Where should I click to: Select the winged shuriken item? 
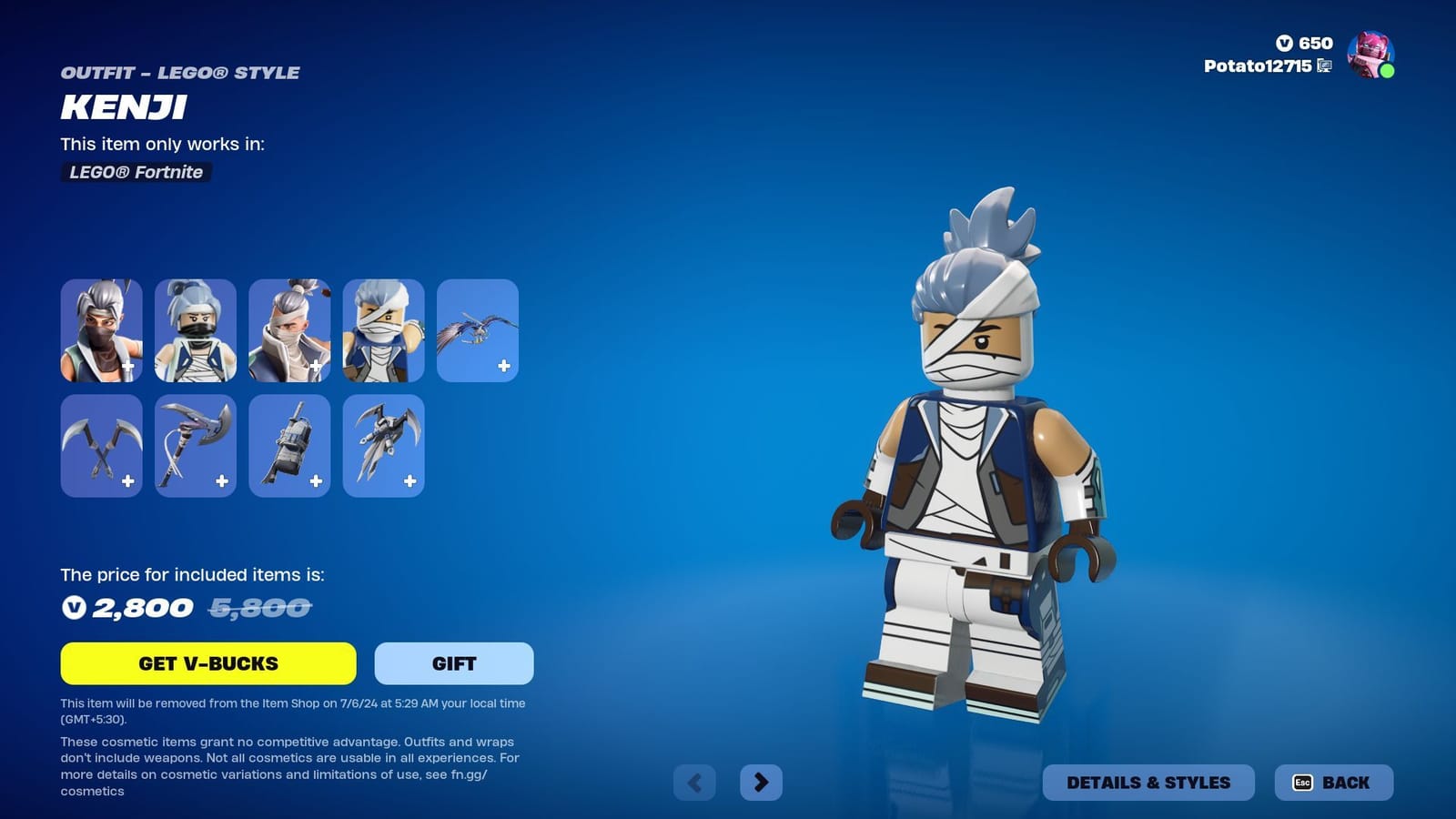(x=383, y=446)
